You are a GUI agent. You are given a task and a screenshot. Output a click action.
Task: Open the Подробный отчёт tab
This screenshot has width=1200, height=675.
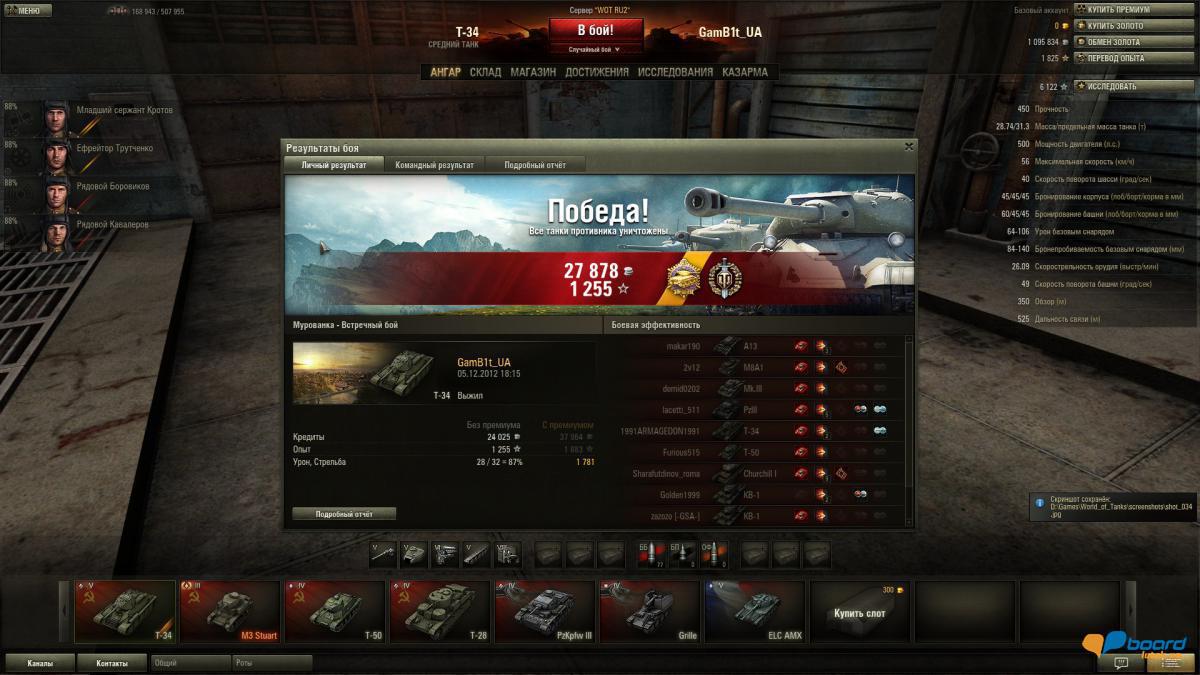coord(535,165)
